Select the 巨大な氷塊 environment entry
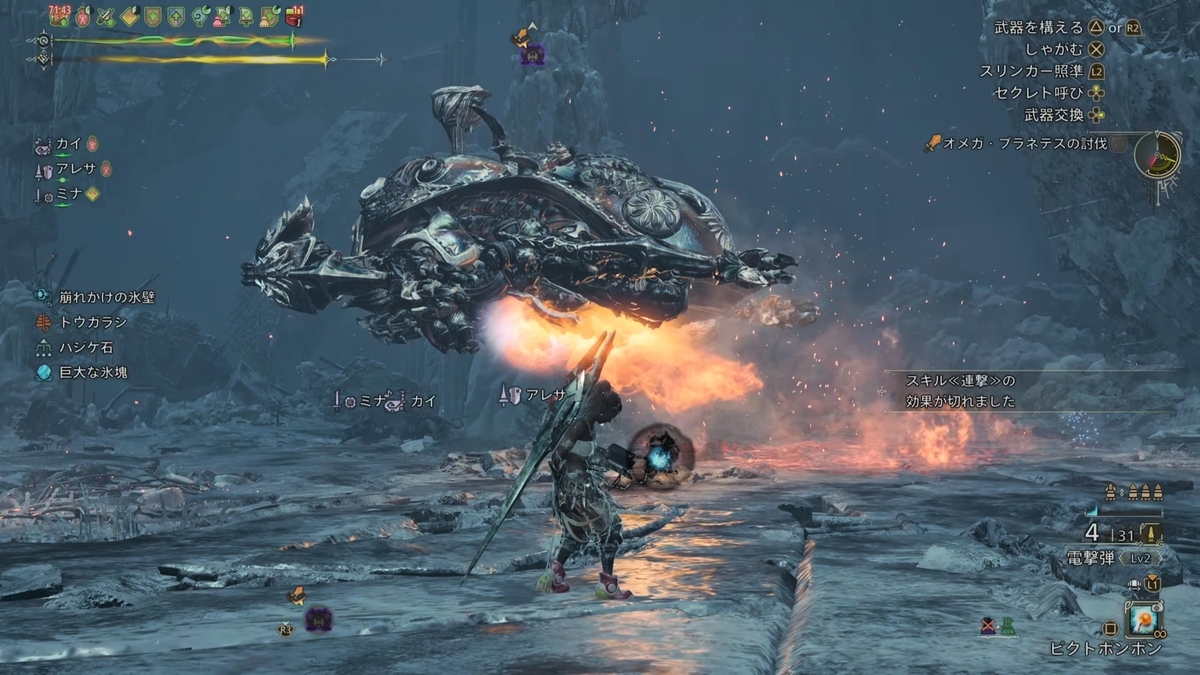Viewport: 1200px width, 675px height. tap(91, 372)
